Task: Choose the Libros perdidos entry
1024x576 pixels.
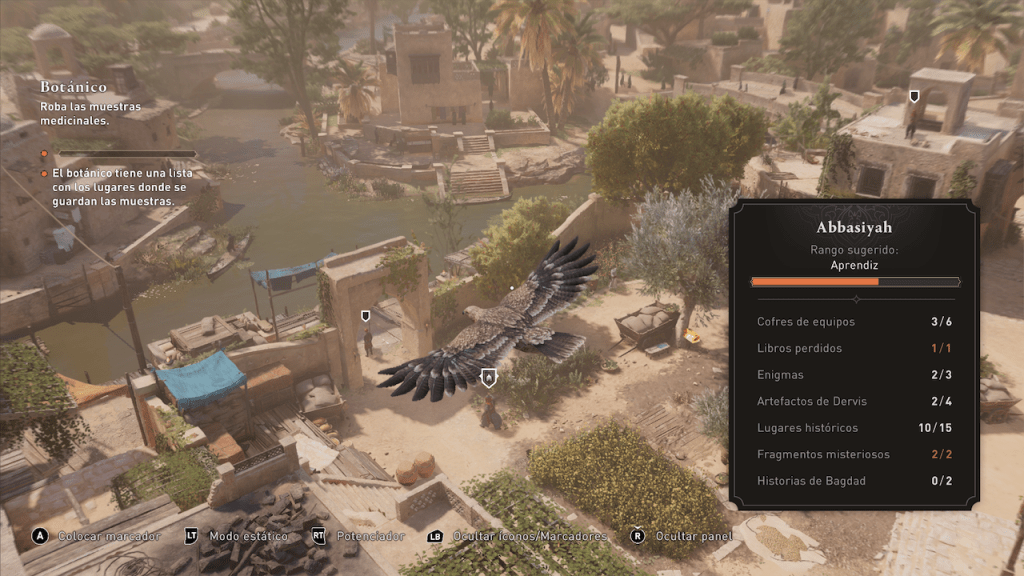Action: pyautogui.click(x=853, y=348)
